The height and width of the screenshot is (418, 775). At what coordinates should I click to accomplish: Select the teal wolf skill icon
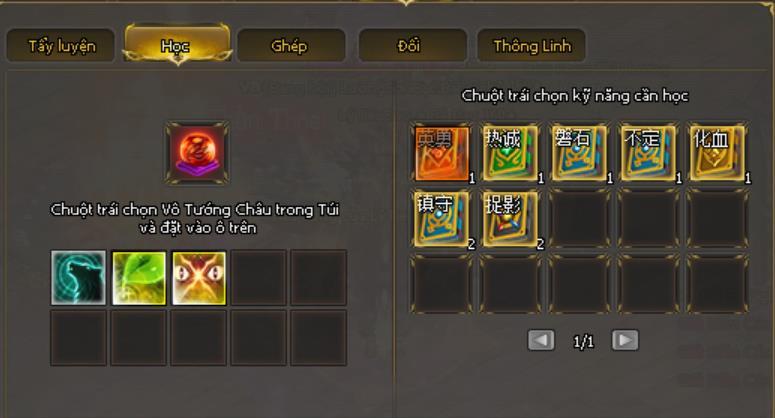[78, 277]
